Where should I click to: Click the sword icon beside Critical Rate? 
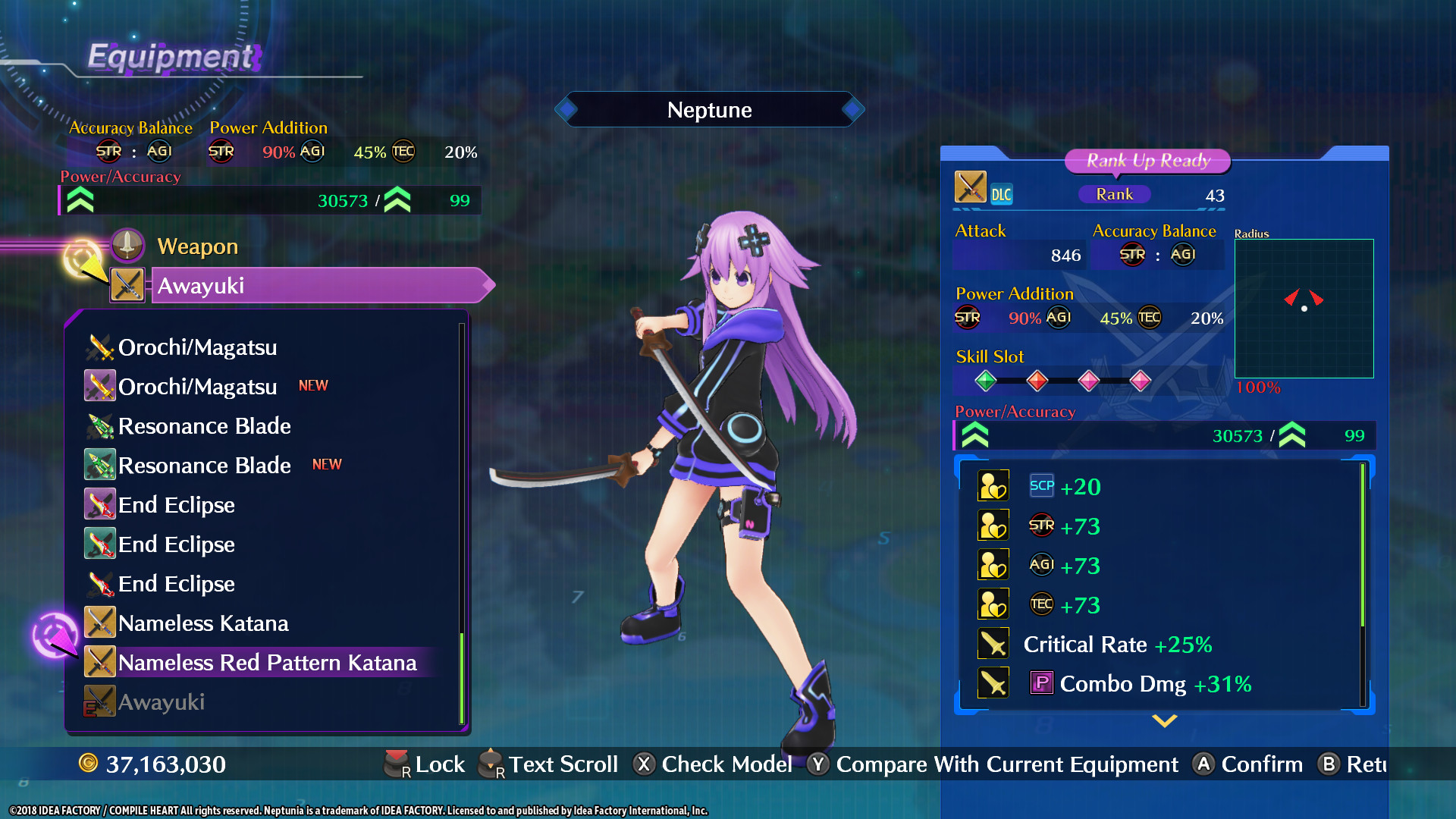[993, 643]
